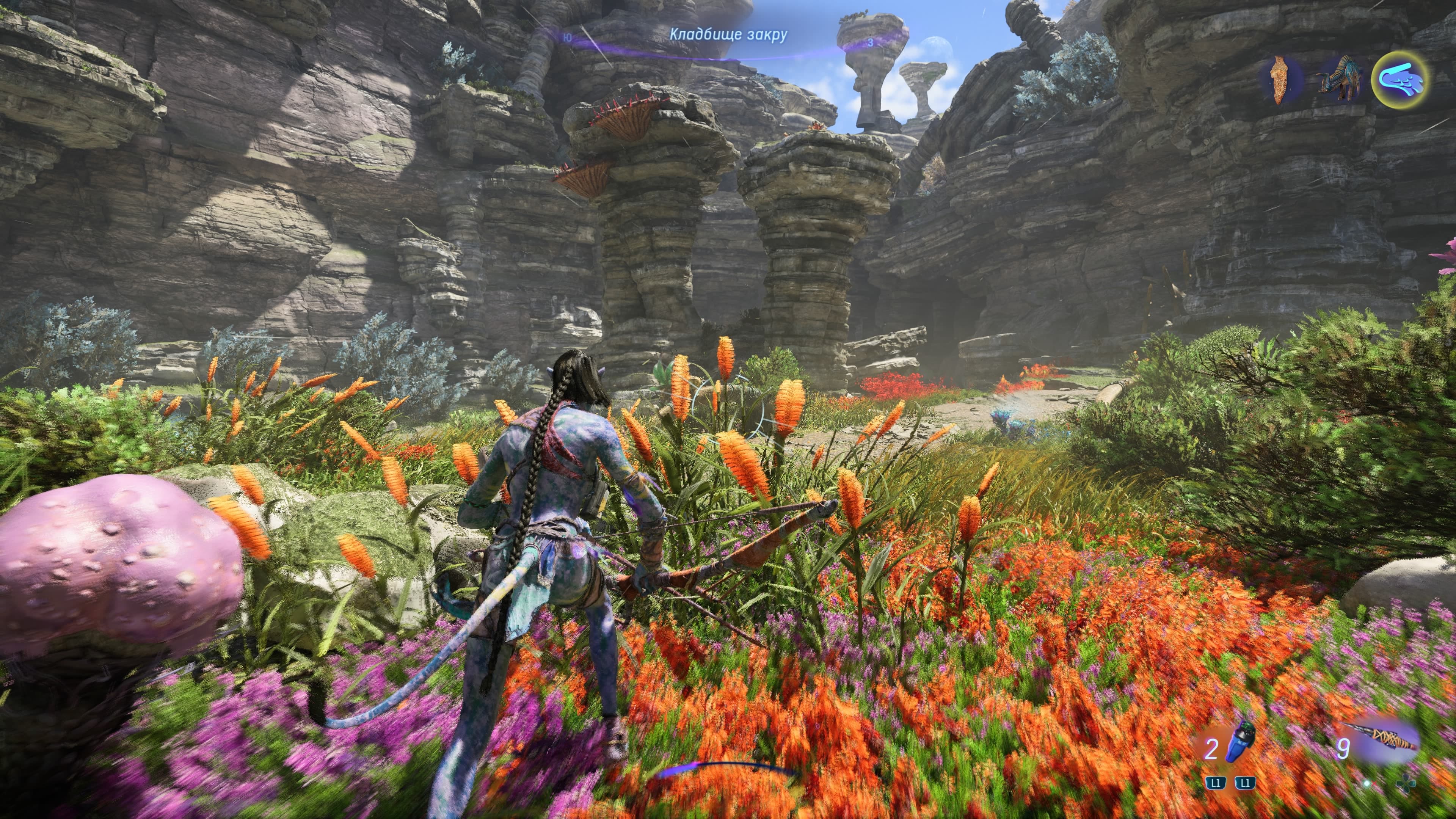Click the striped direhorse mount icon
Screen dimensions: 1456x819
pyautogui.click(x=1339, y=79)
